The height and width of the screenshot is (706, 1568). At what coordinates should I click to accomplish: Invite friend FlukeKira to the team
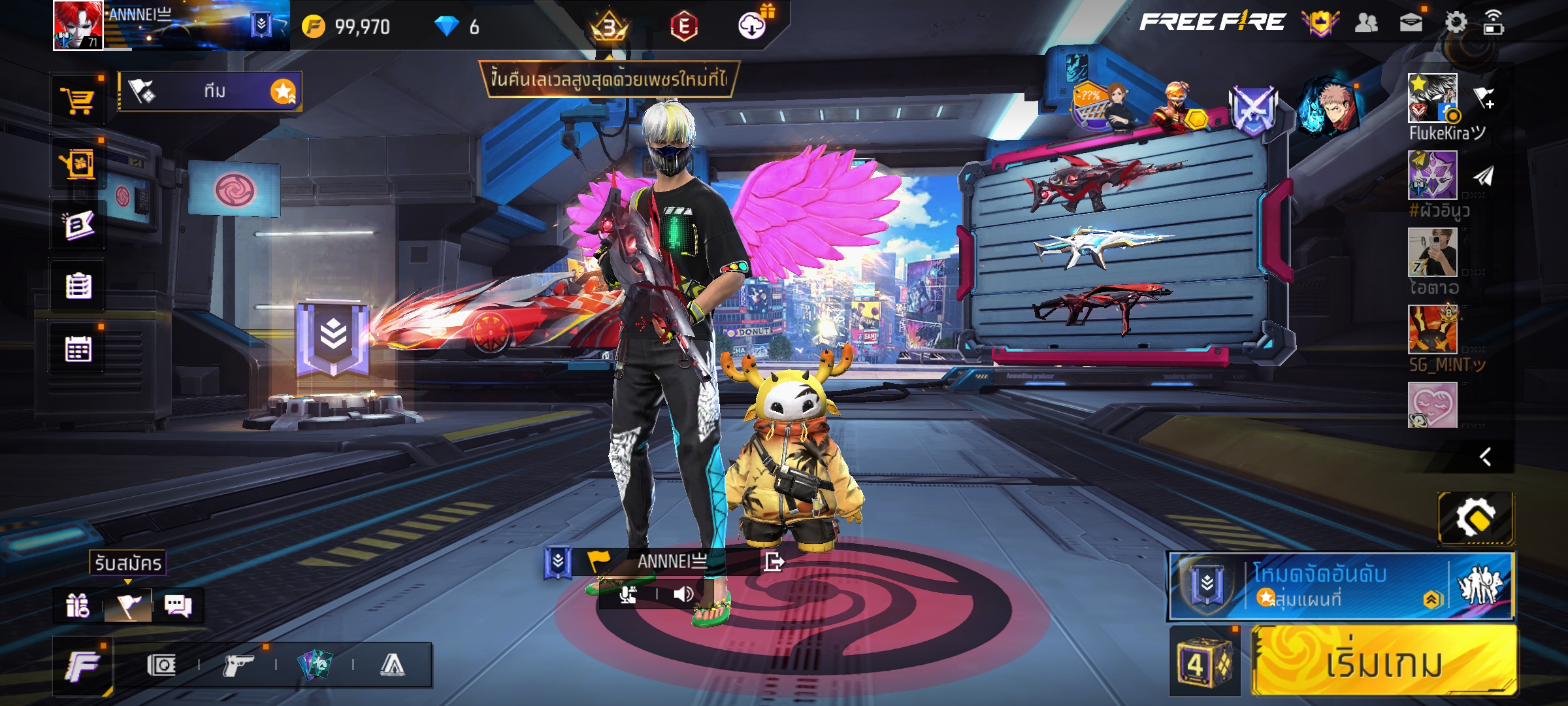tap(1484, 99)
